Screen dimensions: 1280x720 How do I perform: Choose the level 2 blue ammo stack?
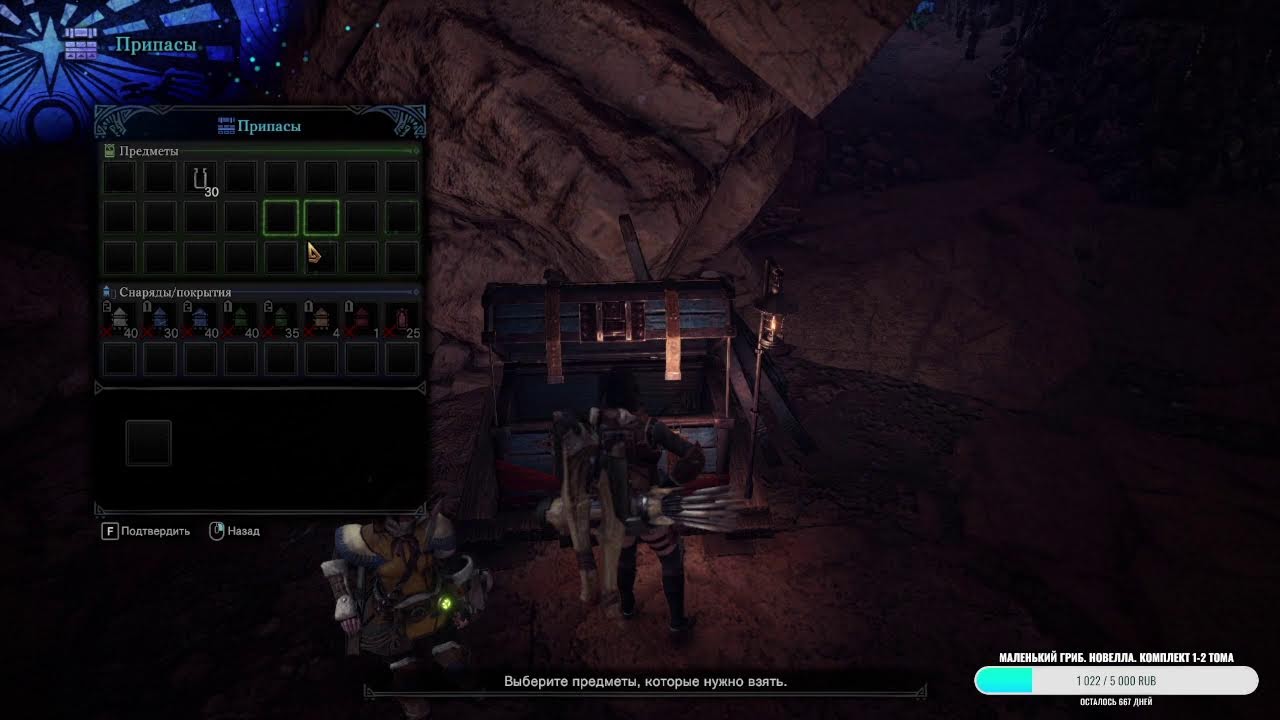point(200,319)
